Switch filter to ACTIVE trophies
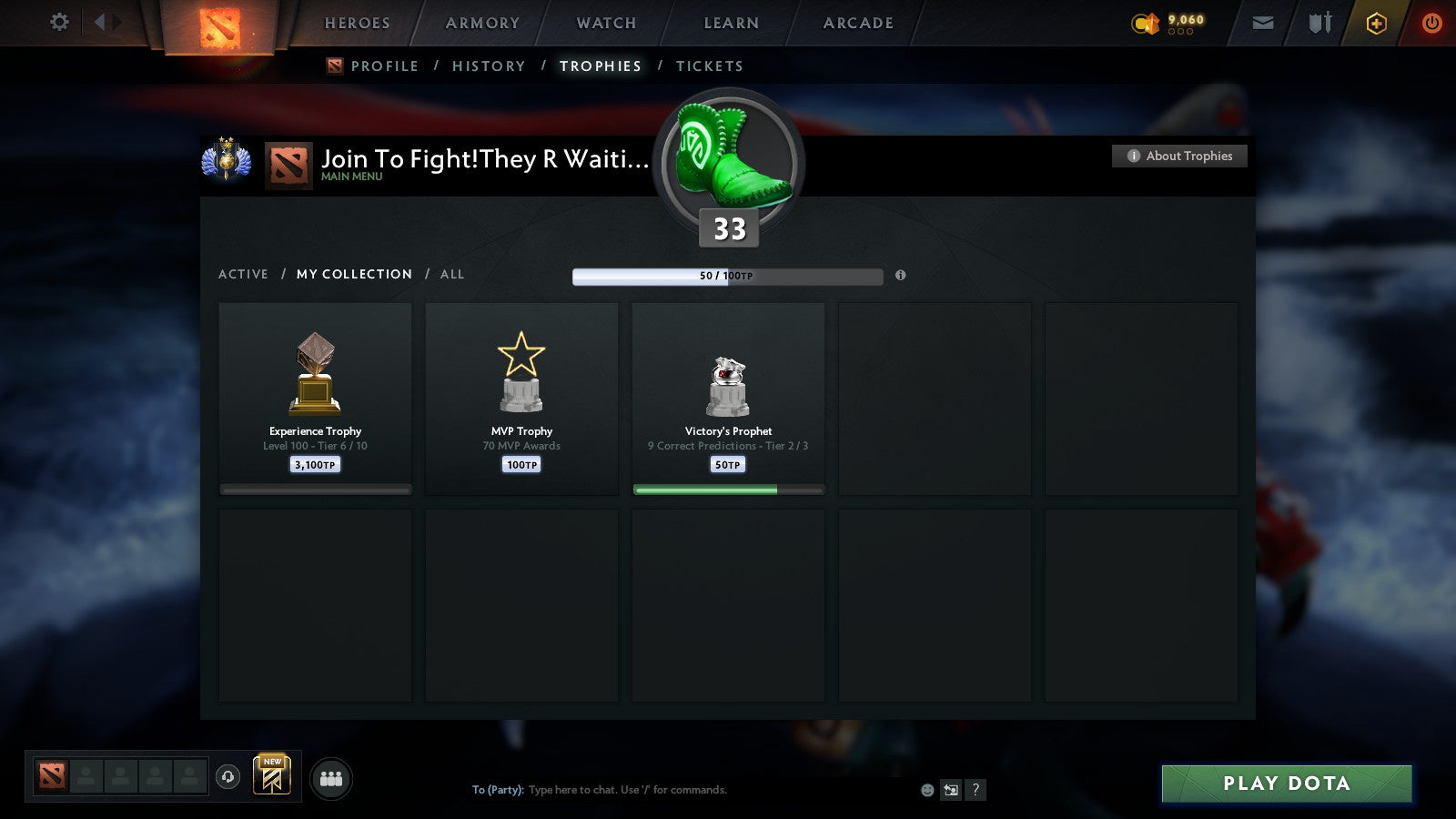Image resolution: width=1456 pixels, height=819 pixels. click(244, 274)
